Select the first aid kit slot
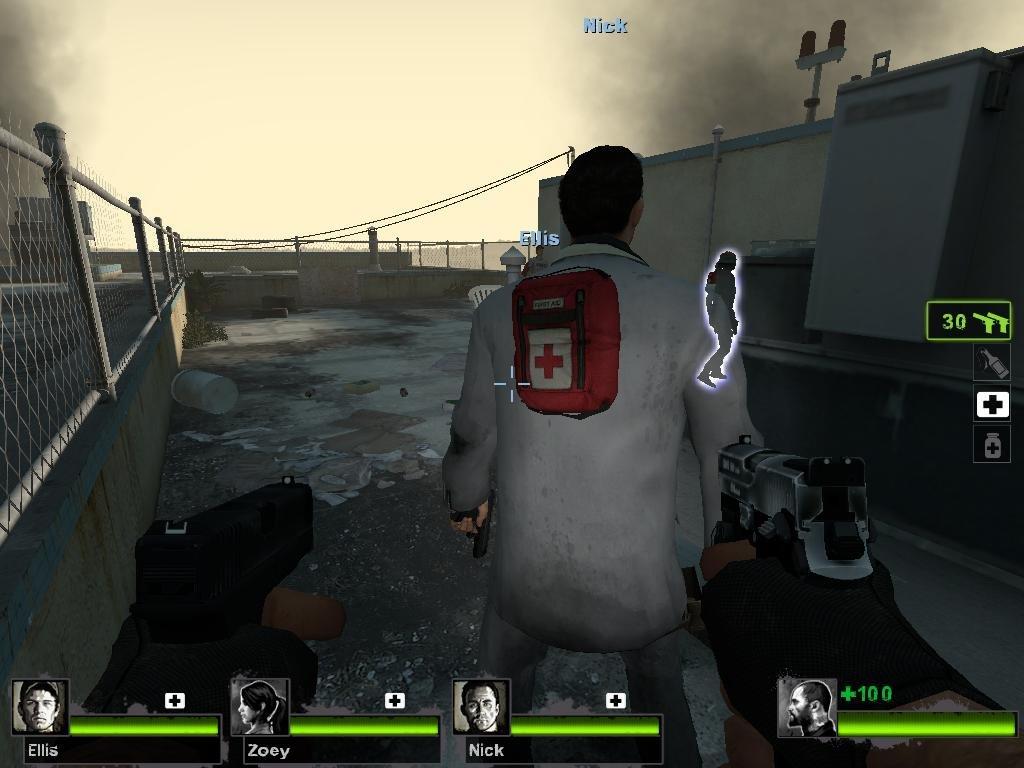 pos(992,404)
